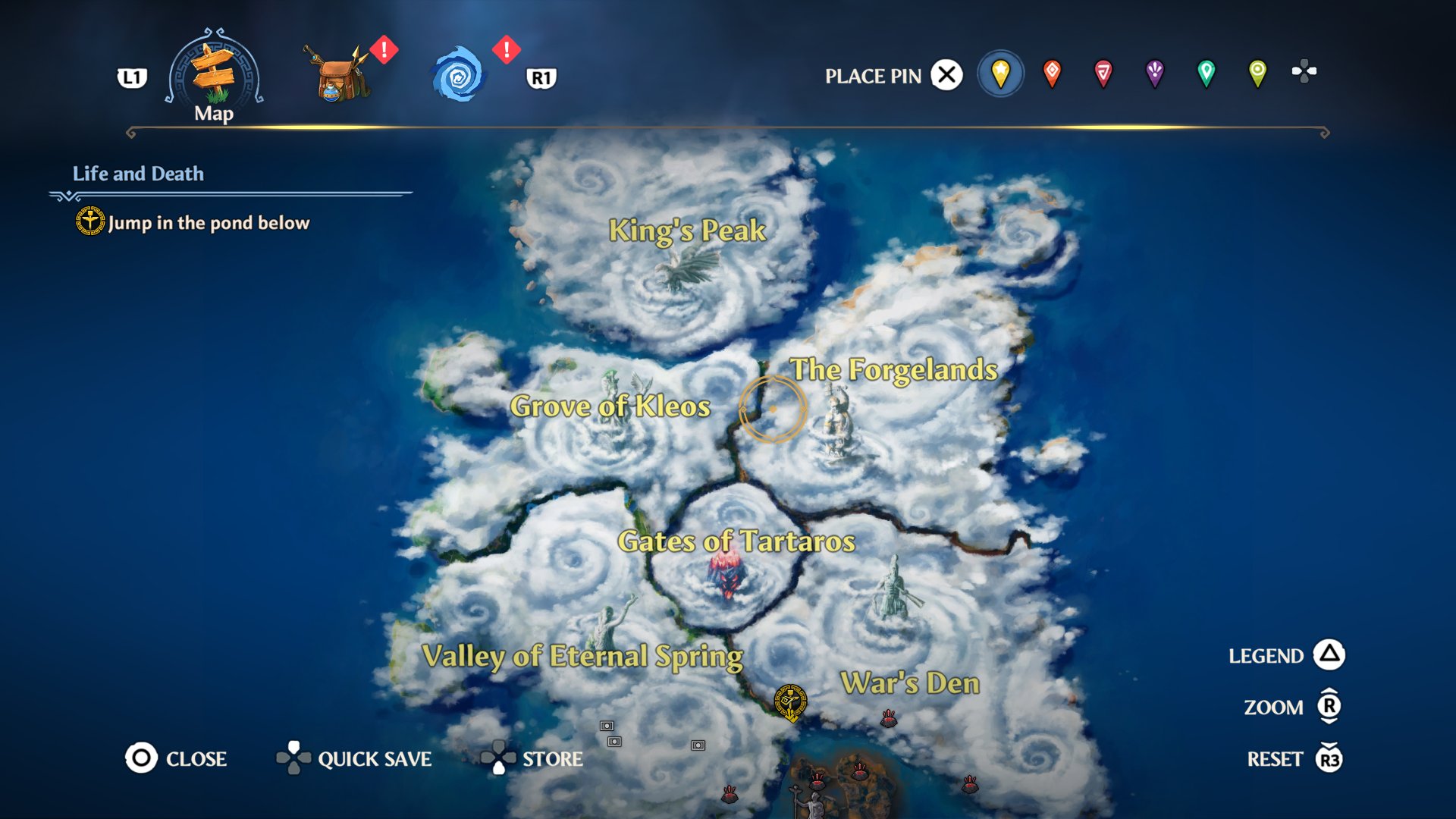
Task: Select the Grove of Kleos region
Action: (x=610, y=406)
